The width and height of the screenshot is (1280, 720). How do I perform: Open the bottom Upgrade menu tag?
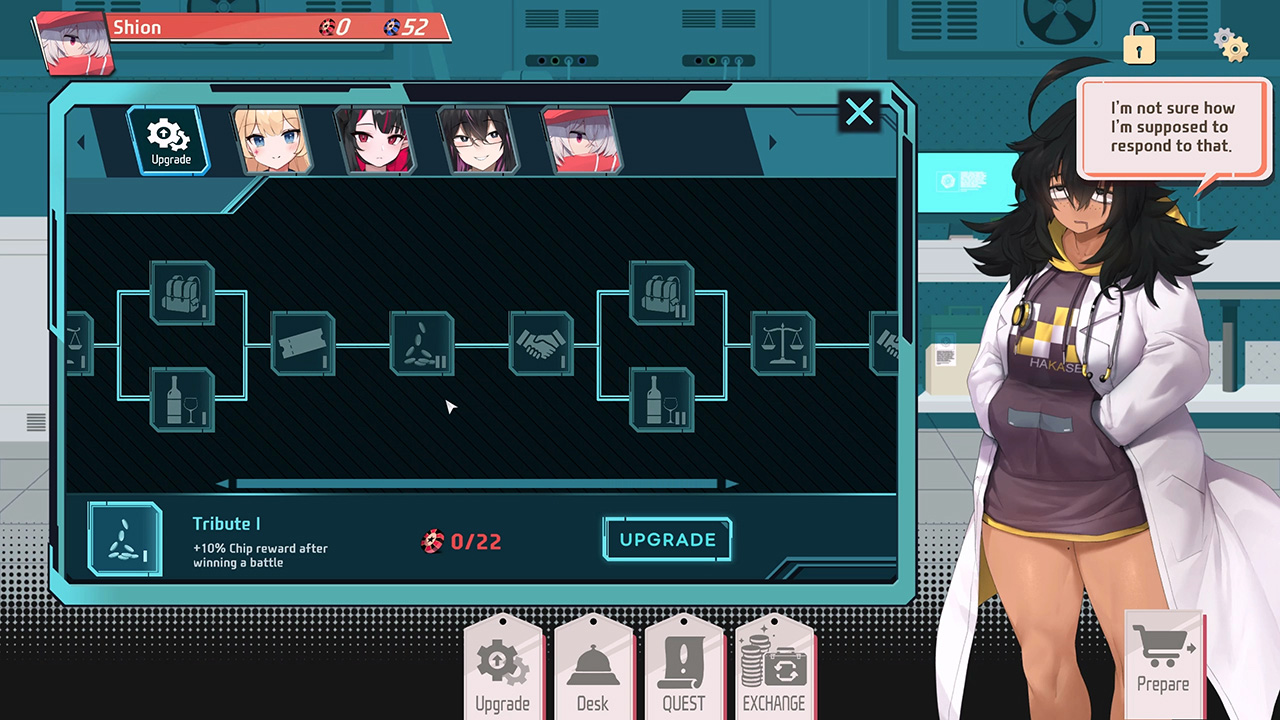click(502, 668)
